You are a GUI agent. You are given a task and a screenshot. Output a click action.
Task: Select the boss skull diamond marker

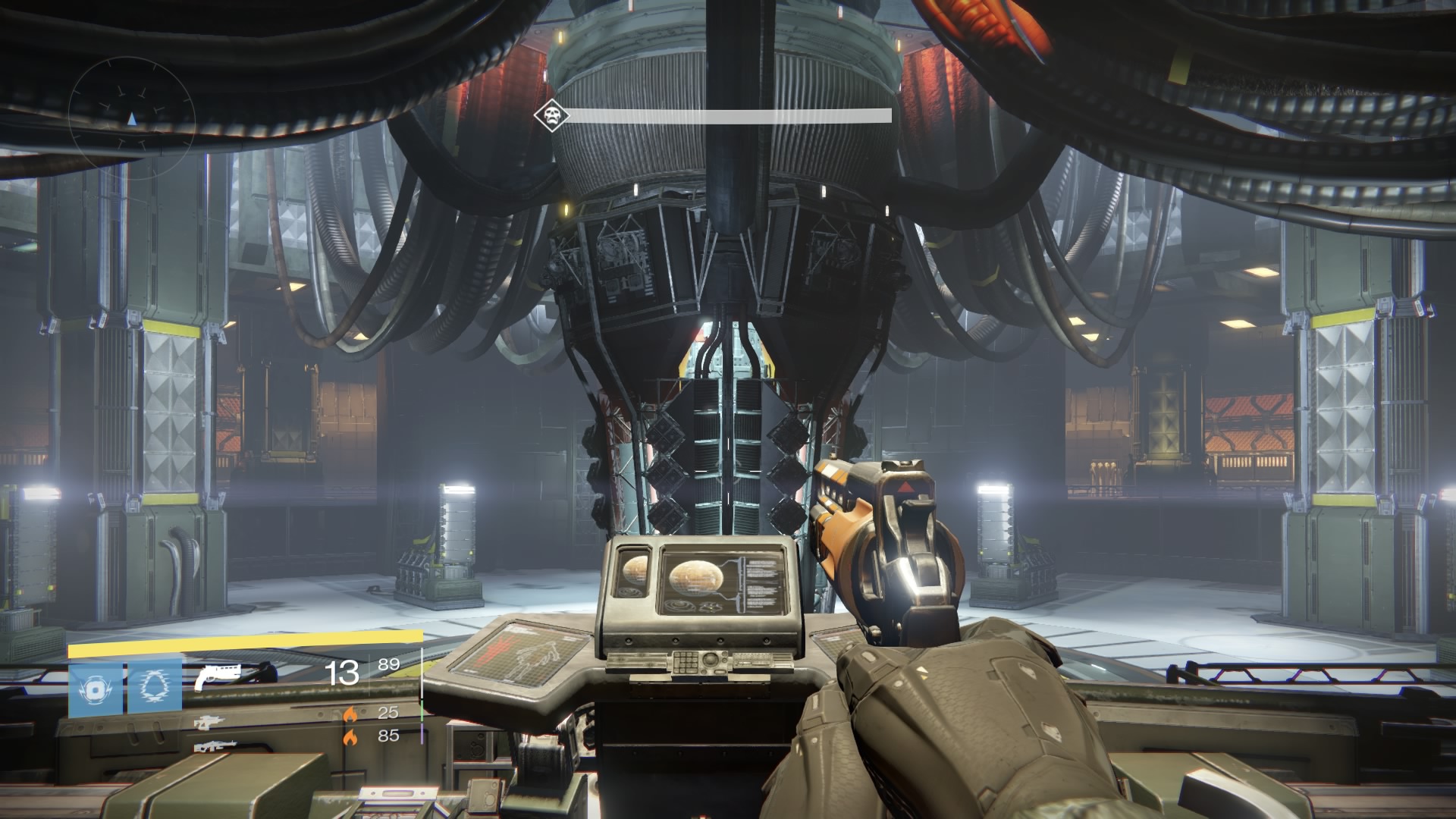[x=549, y=116]
